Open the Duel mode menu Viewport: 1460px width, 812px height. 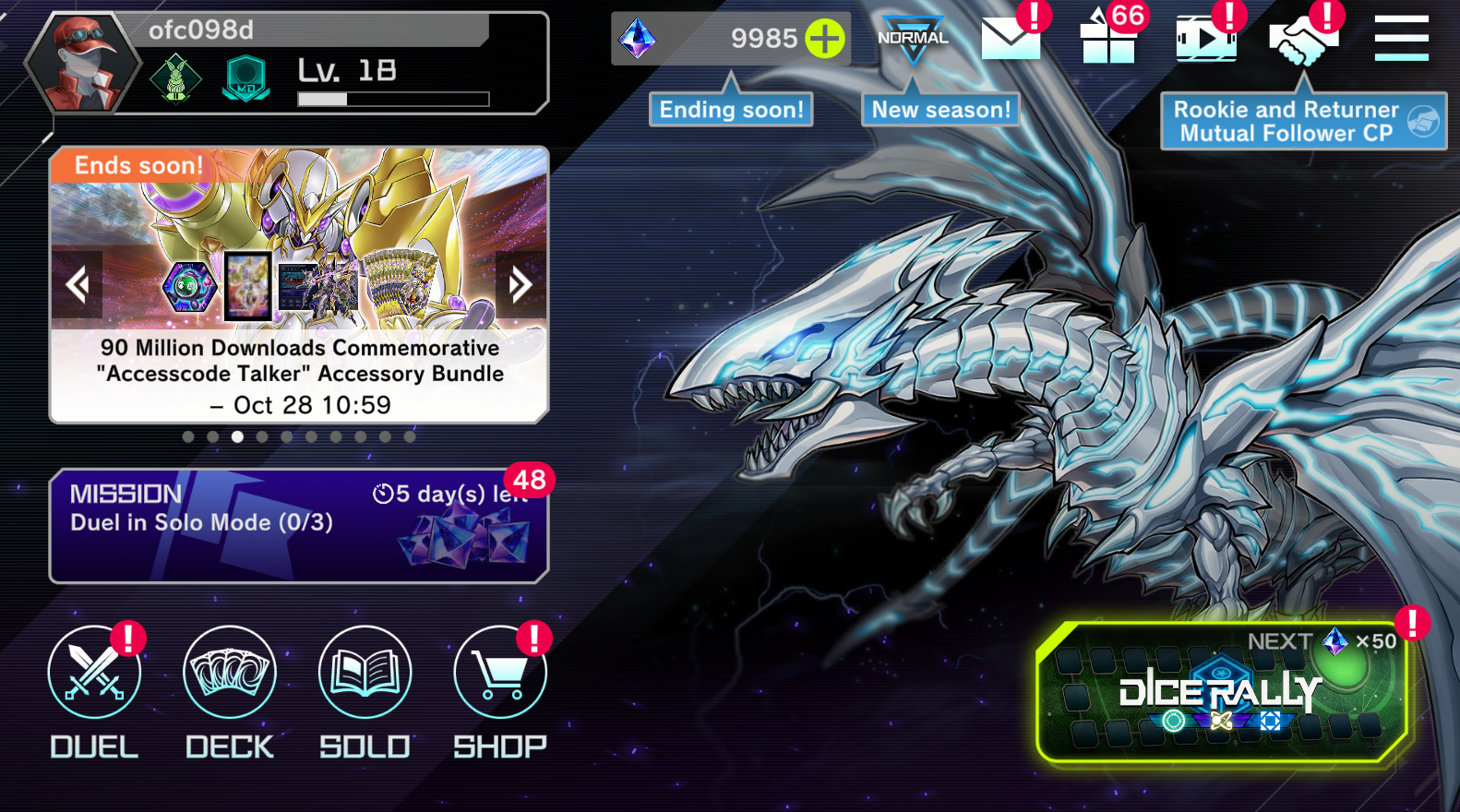click(x=94, y=673)
